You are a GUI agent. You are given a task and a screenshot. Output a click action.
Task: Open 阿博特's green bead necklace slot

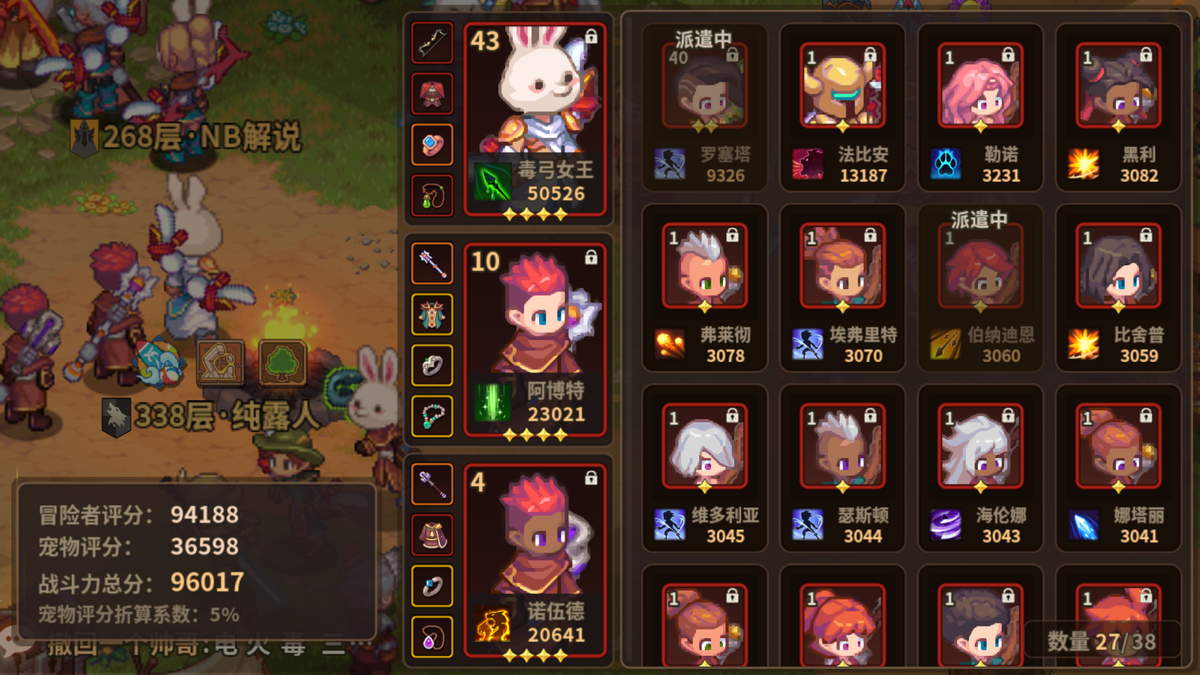[432, 416]
